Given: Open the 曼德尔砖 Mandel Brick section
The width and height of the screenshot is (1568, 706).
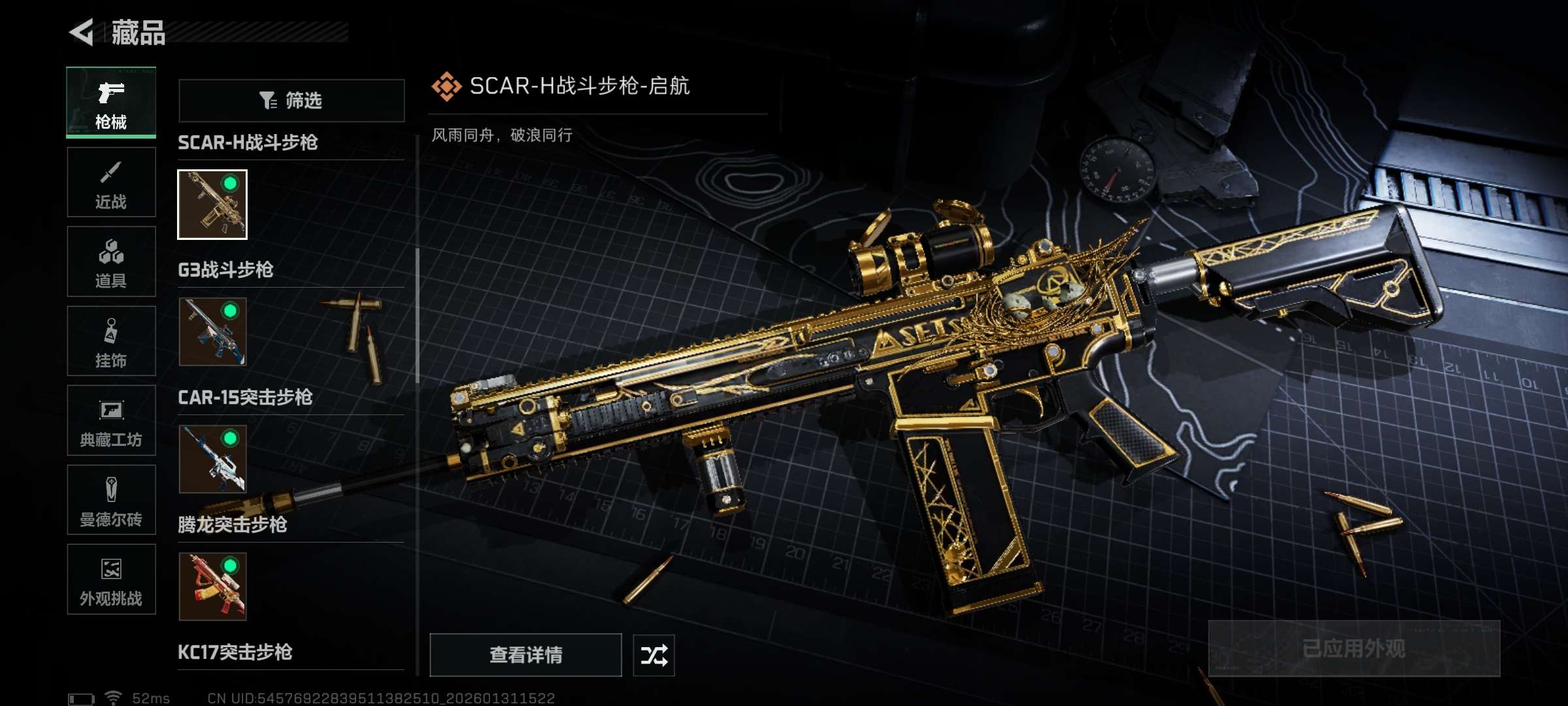Looking at the screenshot, I should (x=111, y=500).
